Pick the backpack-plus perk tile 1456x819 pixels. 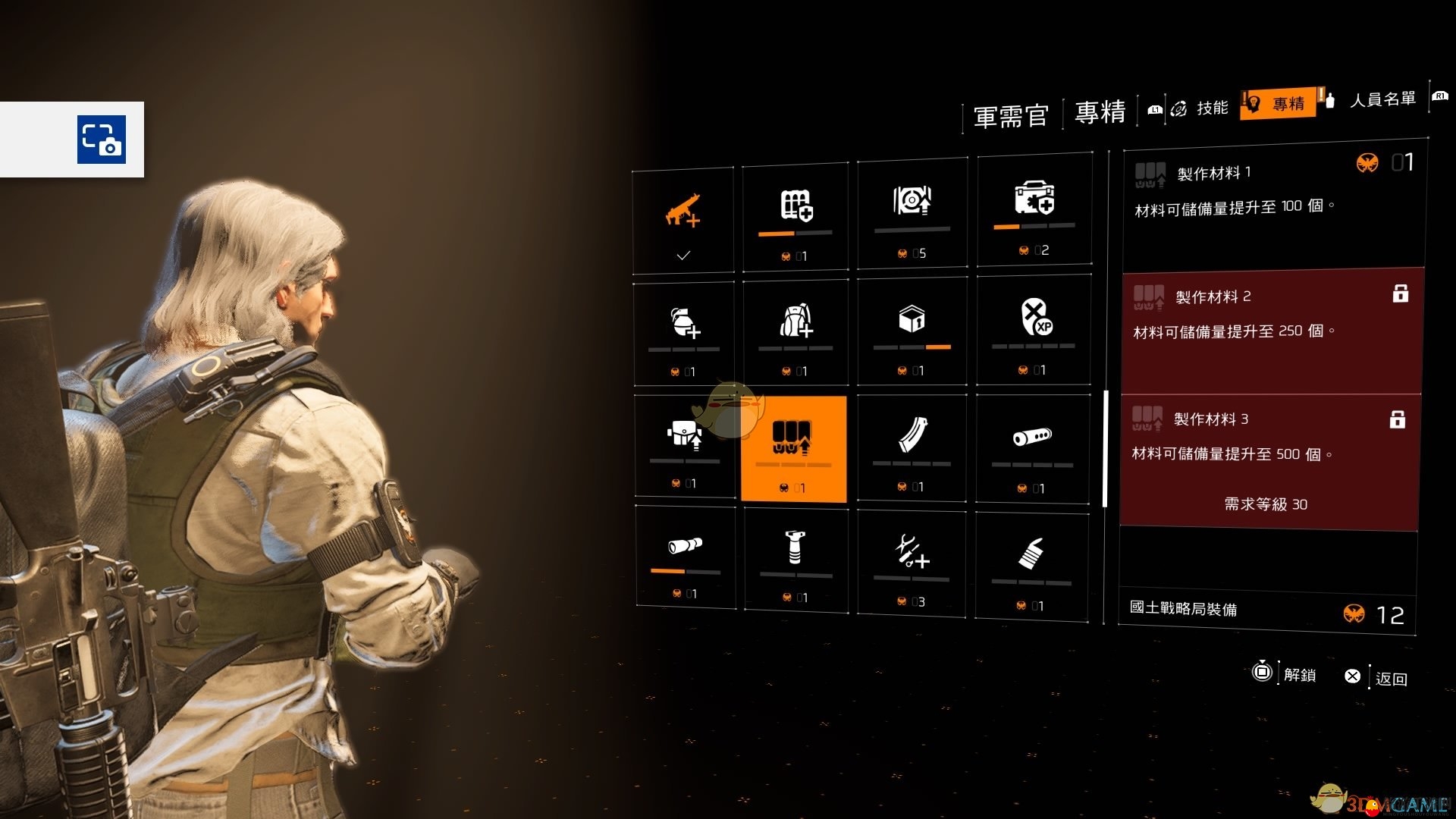coord(795,331)
